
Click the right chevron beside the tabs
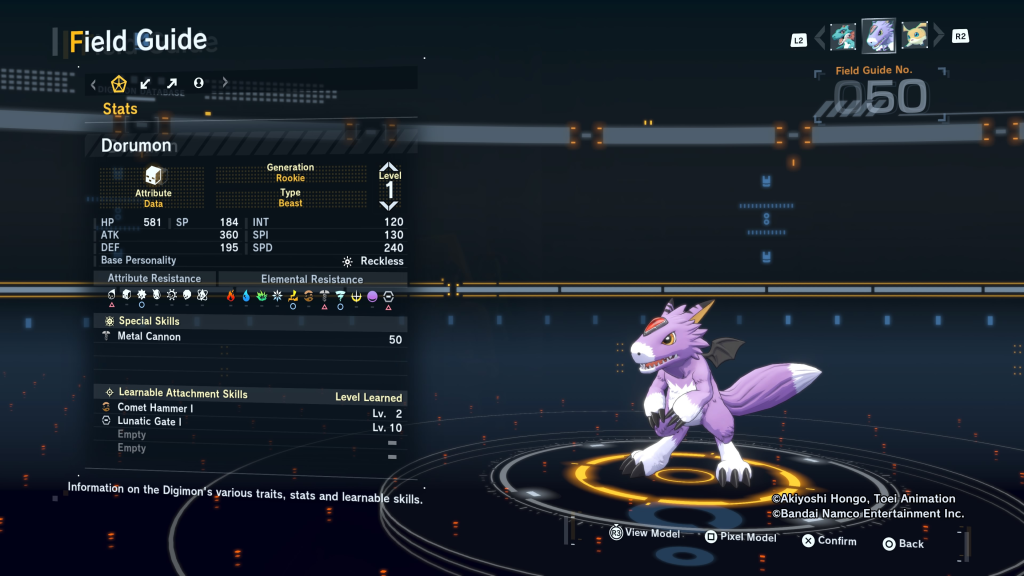[225, 83]
